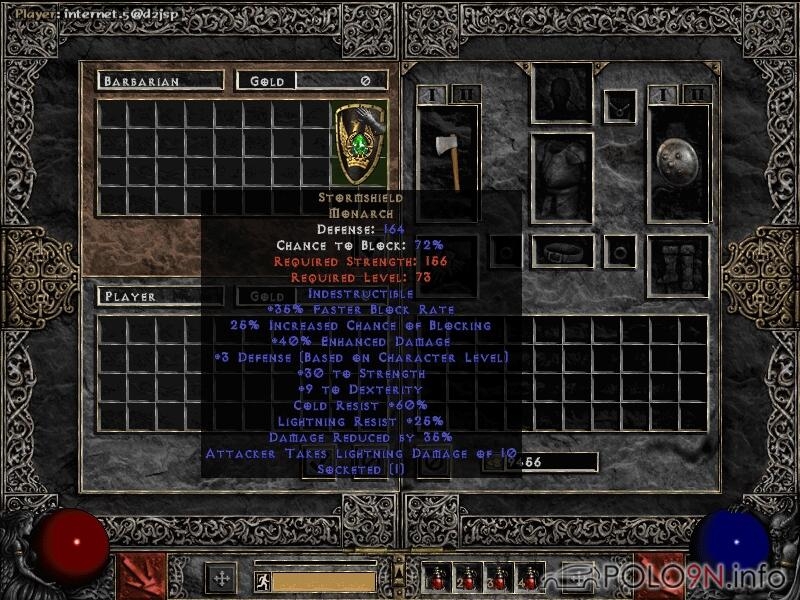Use the red potion in belt slot 1
This screenshot has height=600, width=800.
[x=436, y=577]
